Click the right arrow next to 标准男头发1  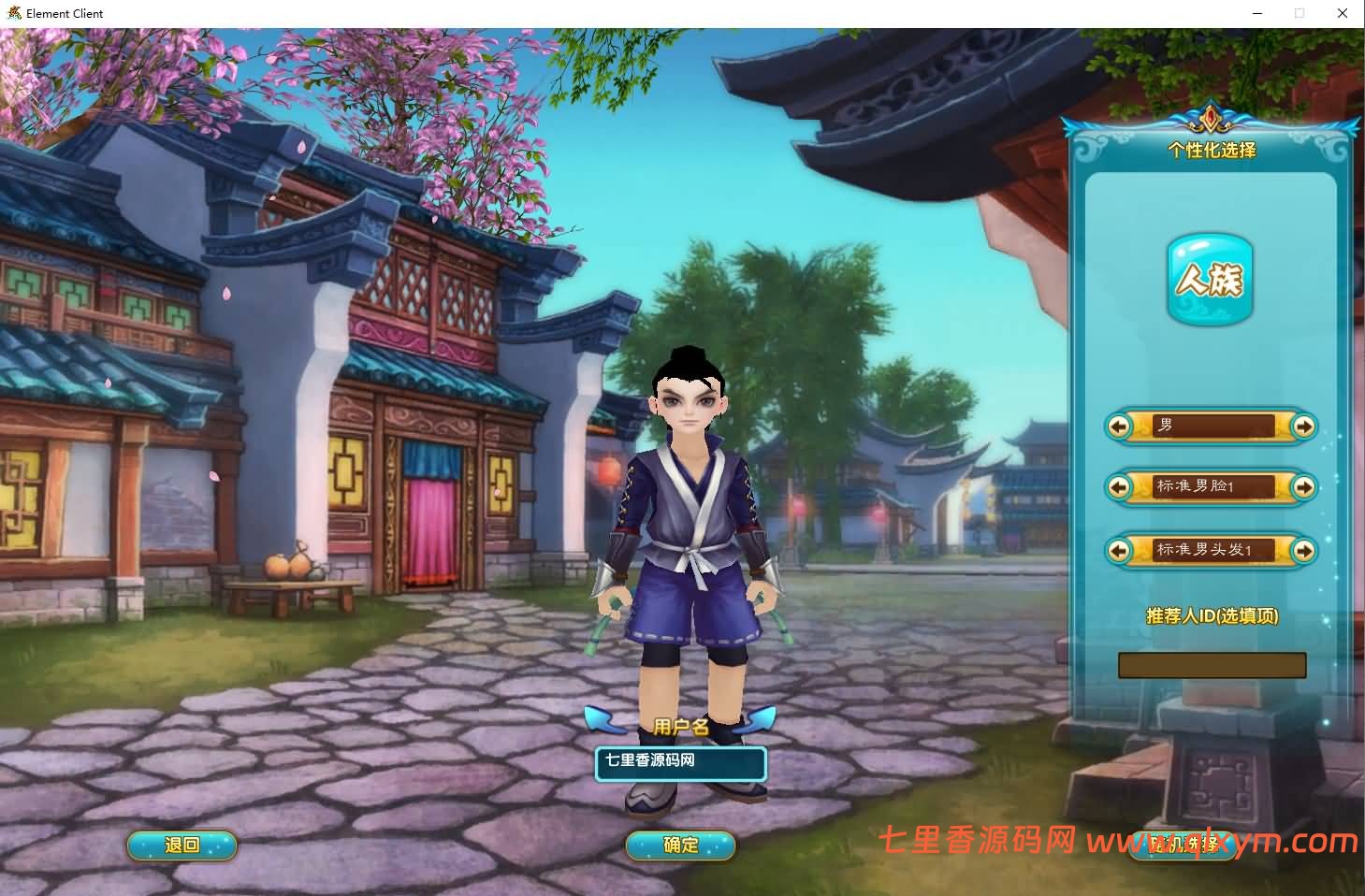(1304, 551)
